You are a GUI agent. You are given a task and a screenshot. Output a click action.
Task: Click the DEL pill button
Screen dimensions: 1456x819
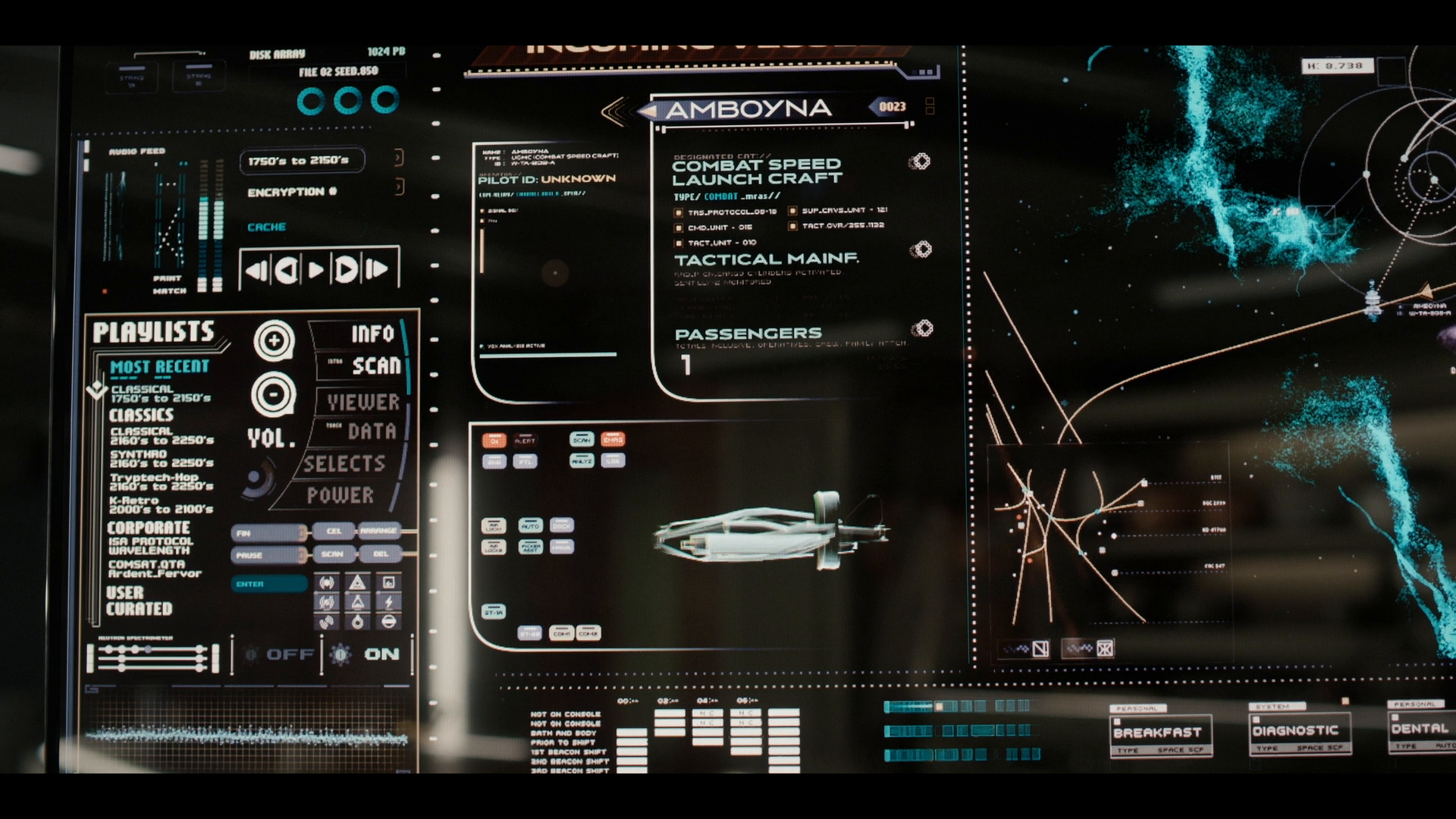click(x=381, y=554)
